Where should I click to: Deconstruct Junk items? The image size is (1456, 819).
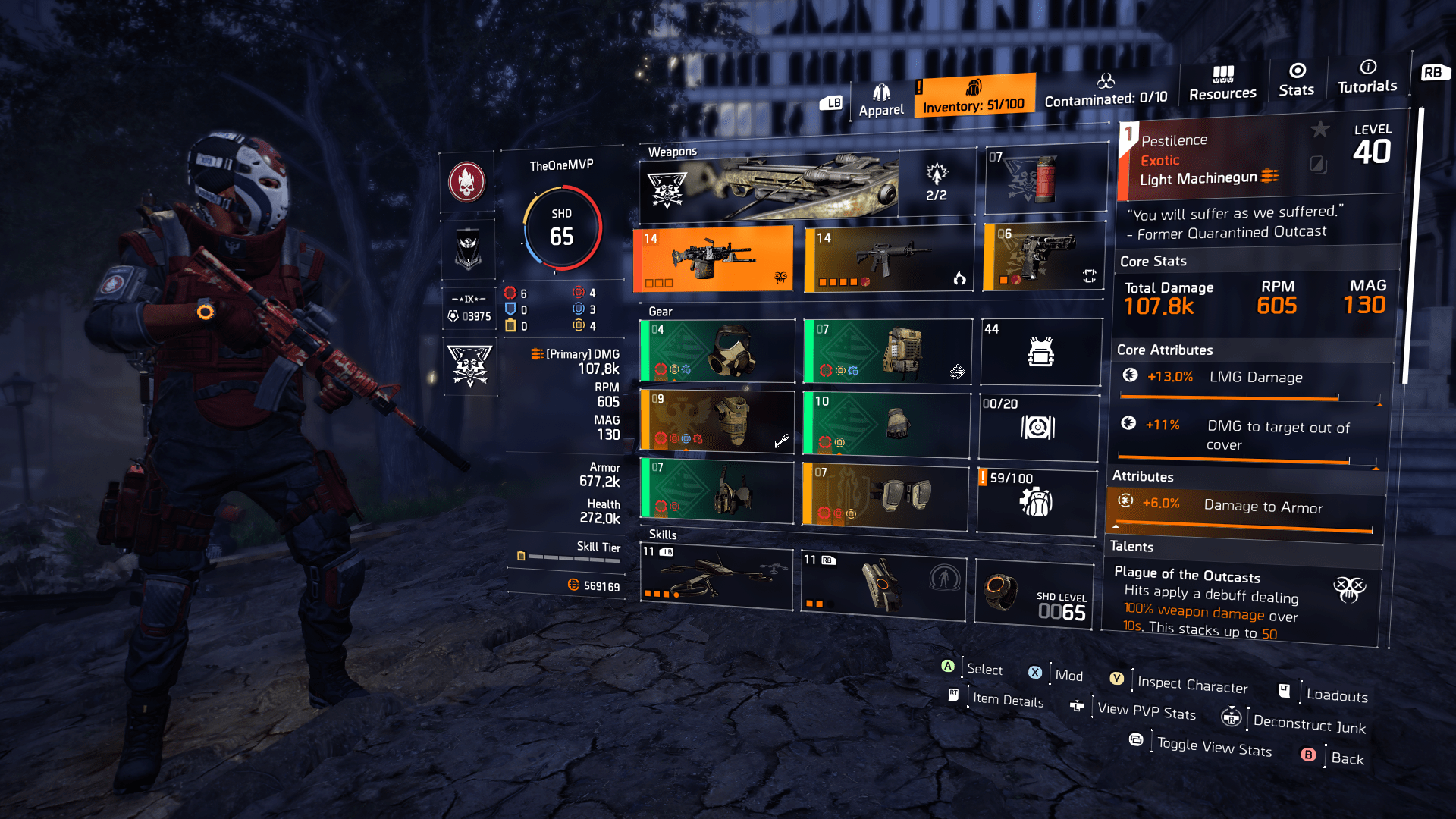pos(1309,724)
